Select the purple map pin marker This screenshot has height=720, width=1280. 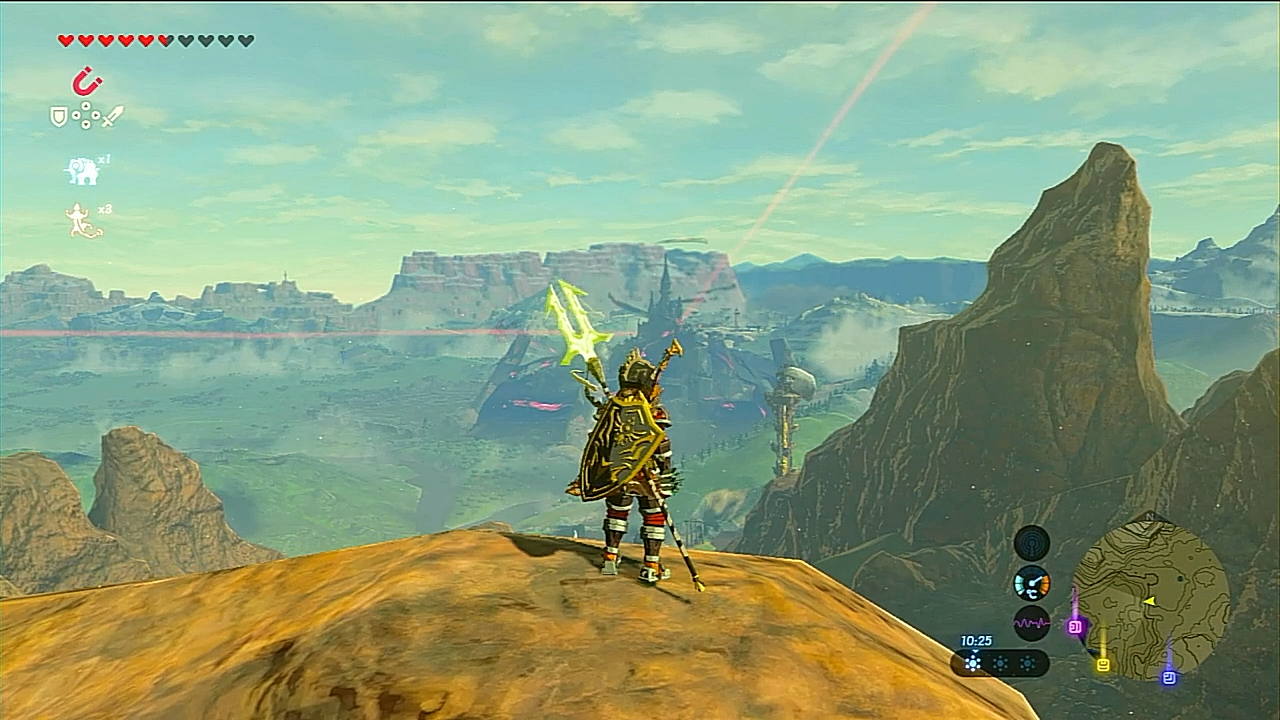pos(1076,627)
